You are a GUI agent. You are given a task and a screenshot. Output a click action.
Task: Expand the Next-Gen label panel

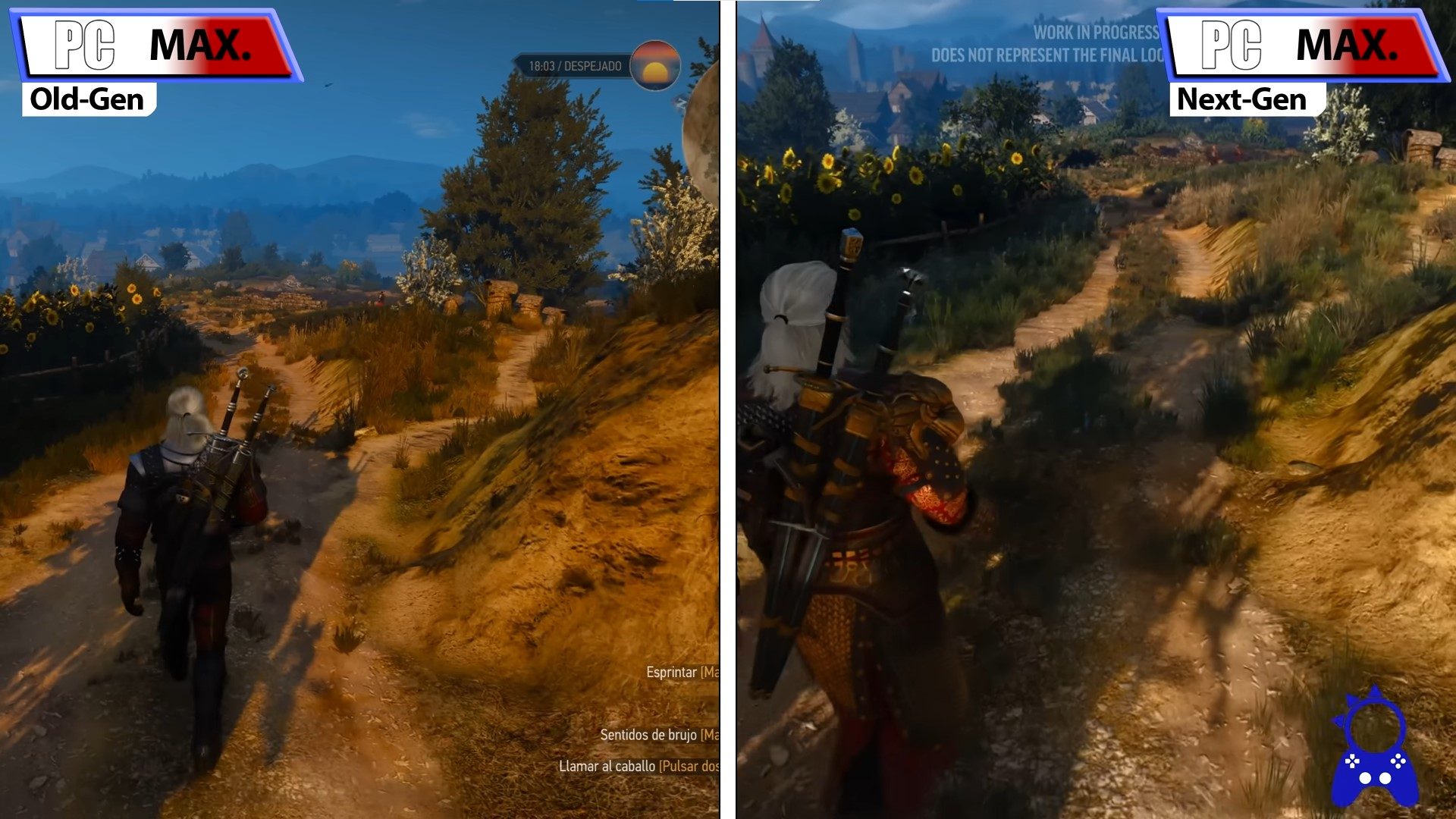pos(1241,99)
